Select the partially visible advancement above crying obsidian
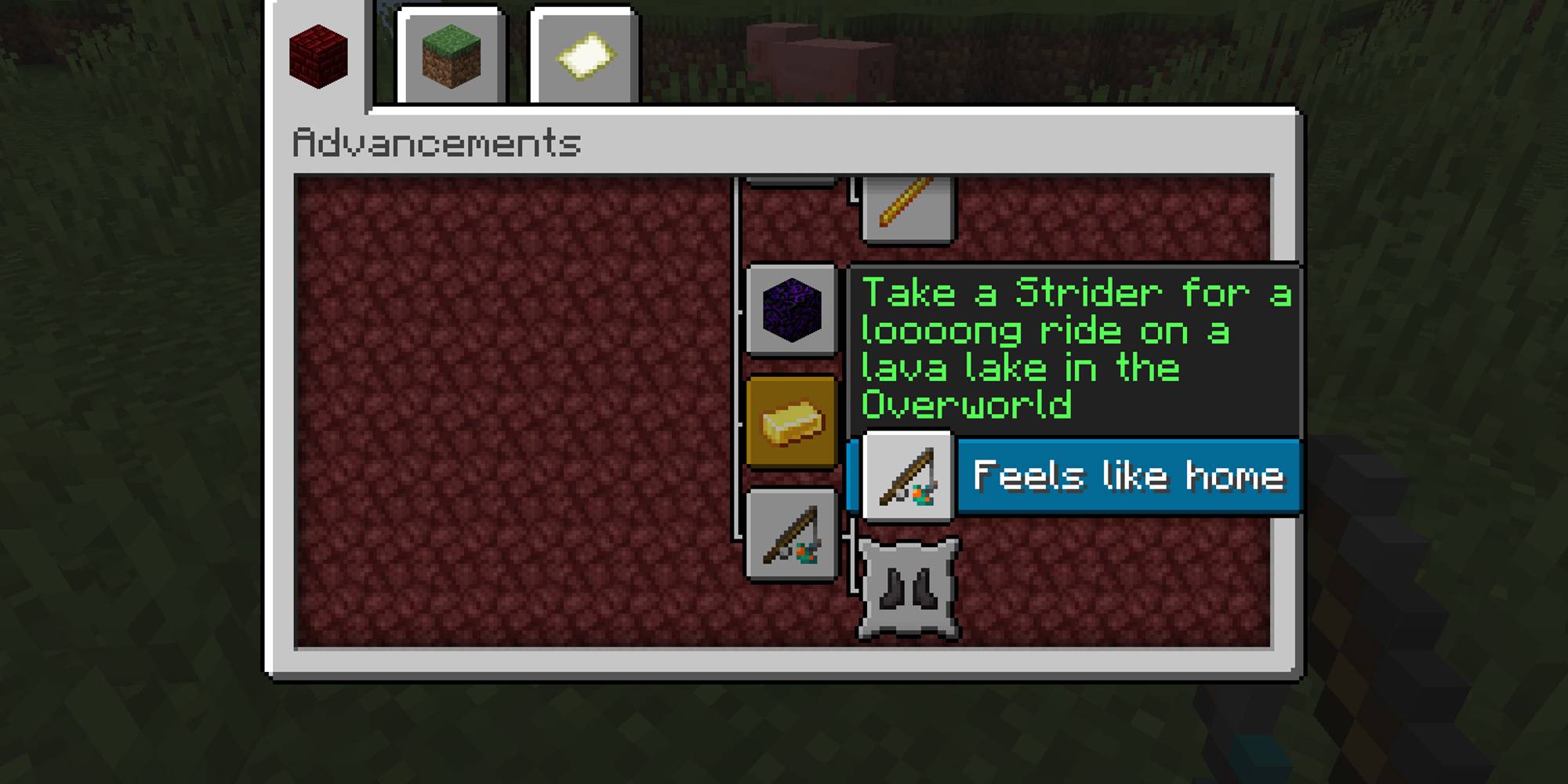This screenshot has height=784, width=1568. pyautogui.click(x=791, y=179)
